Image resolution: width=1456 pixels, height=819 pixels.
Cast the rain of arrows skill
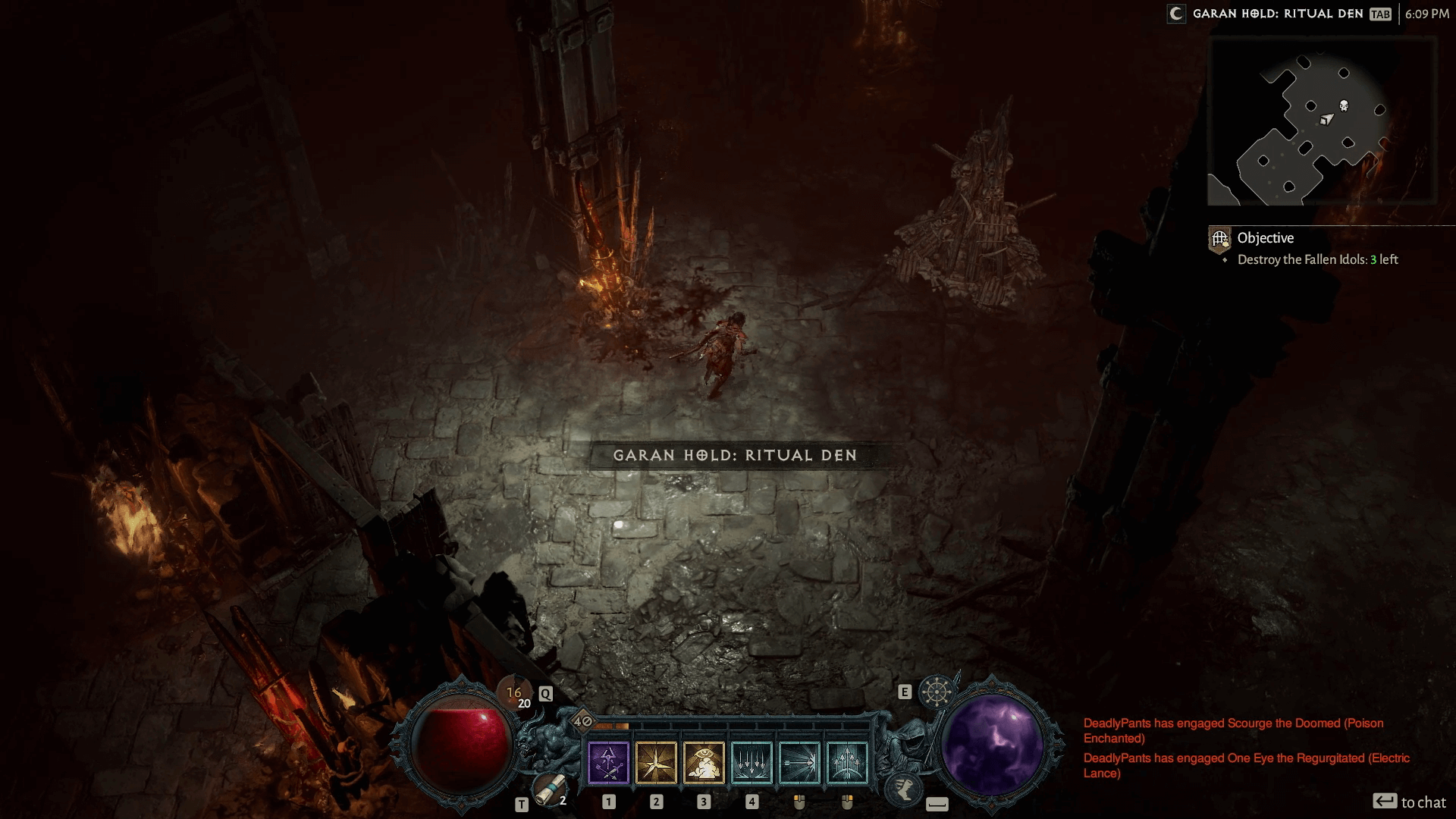tap(752, 763)
